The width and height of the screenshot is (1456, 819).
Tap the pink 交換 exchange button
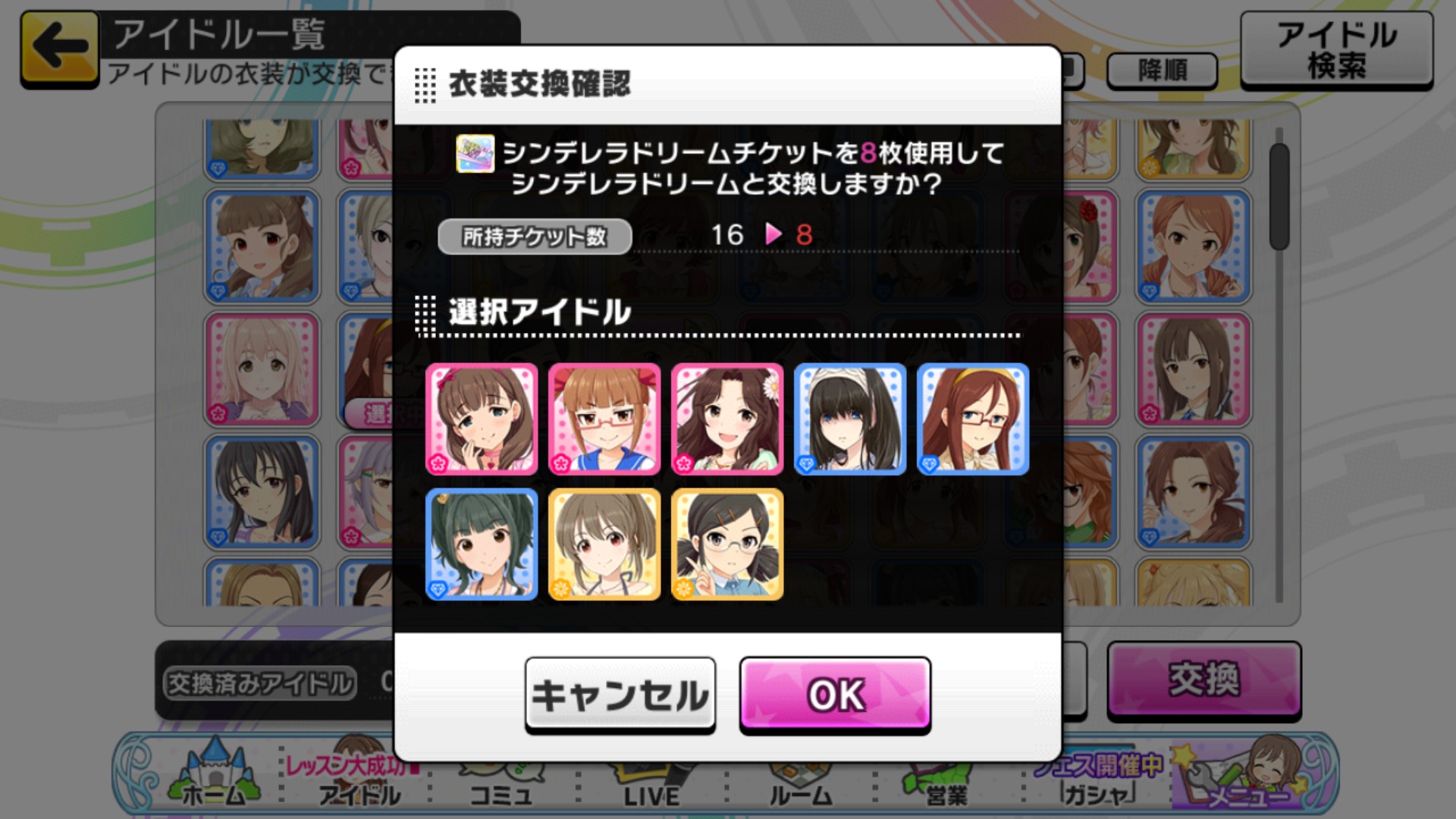[1204, 682]
